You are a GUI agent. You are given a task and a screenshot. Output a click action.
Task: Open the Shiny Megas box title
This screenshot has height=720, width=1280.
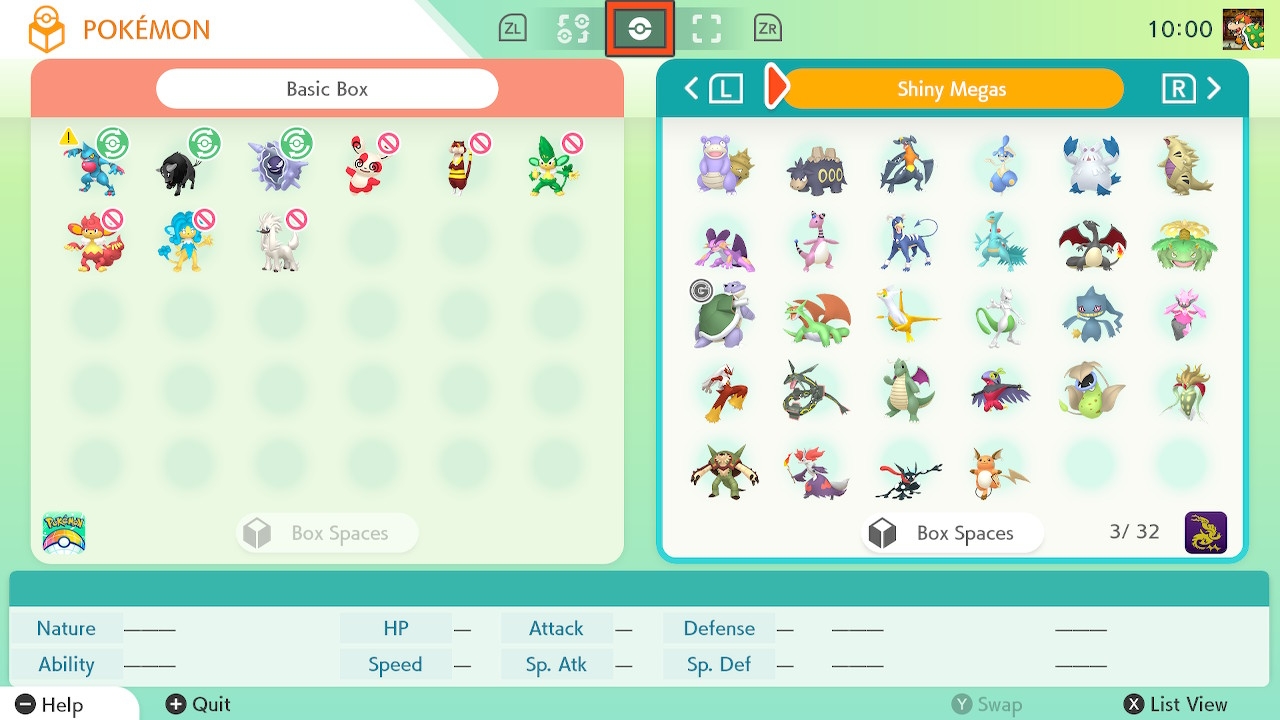(951, 89)
